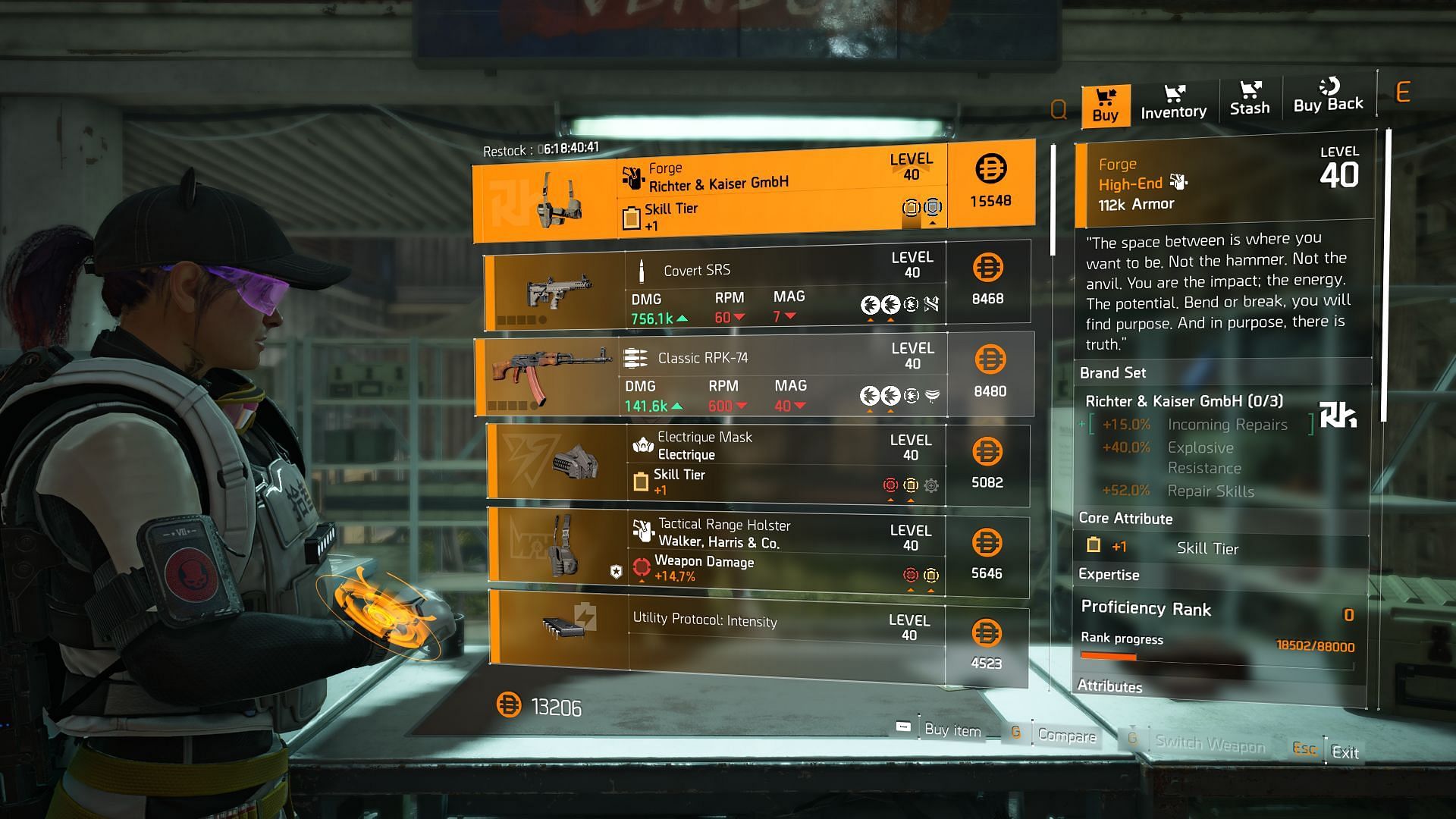
Task: Open the Inventory tab
Action: click(x=1173, y=102)
